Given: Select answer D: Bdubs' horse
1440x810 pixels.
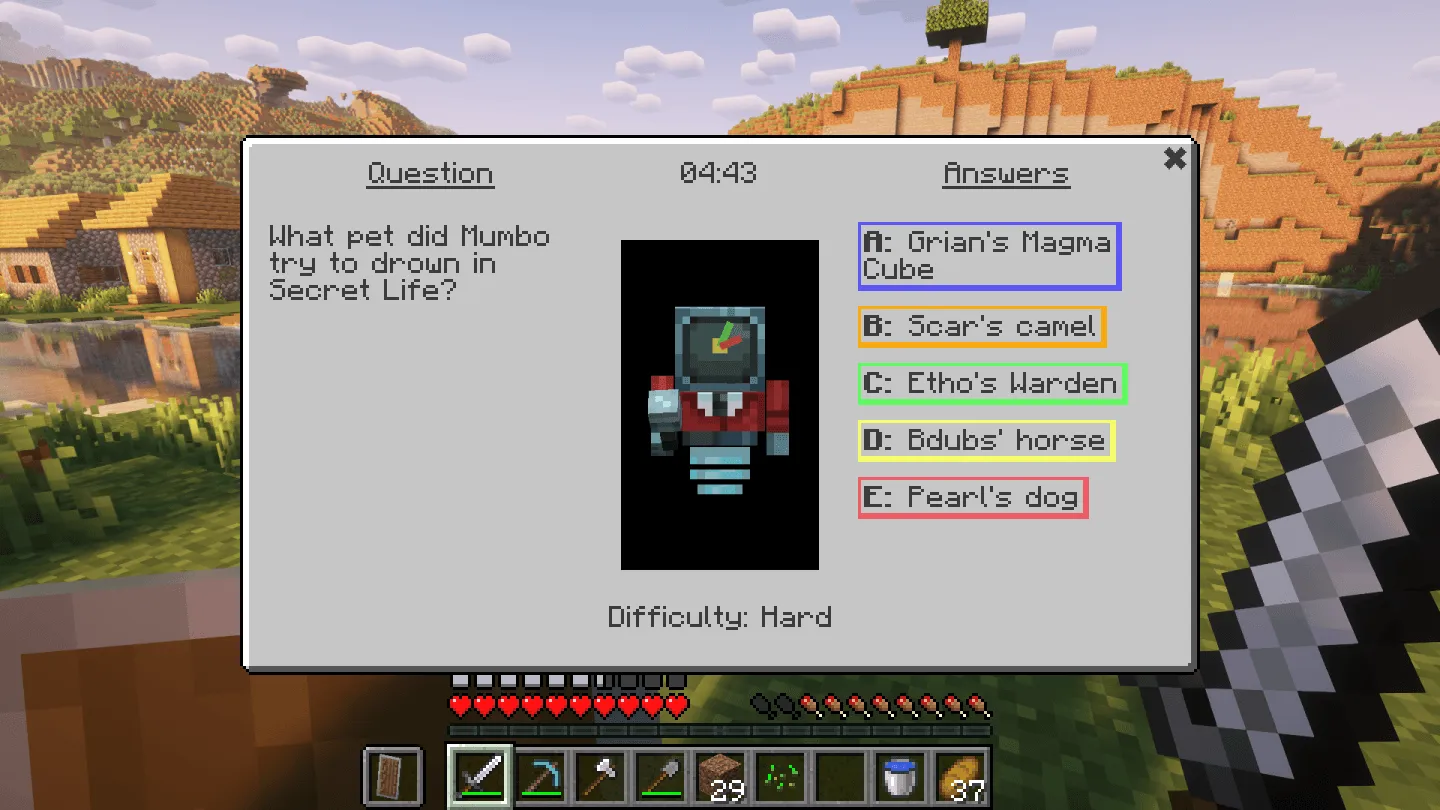Looking at the screenshot, I should 986,440.
